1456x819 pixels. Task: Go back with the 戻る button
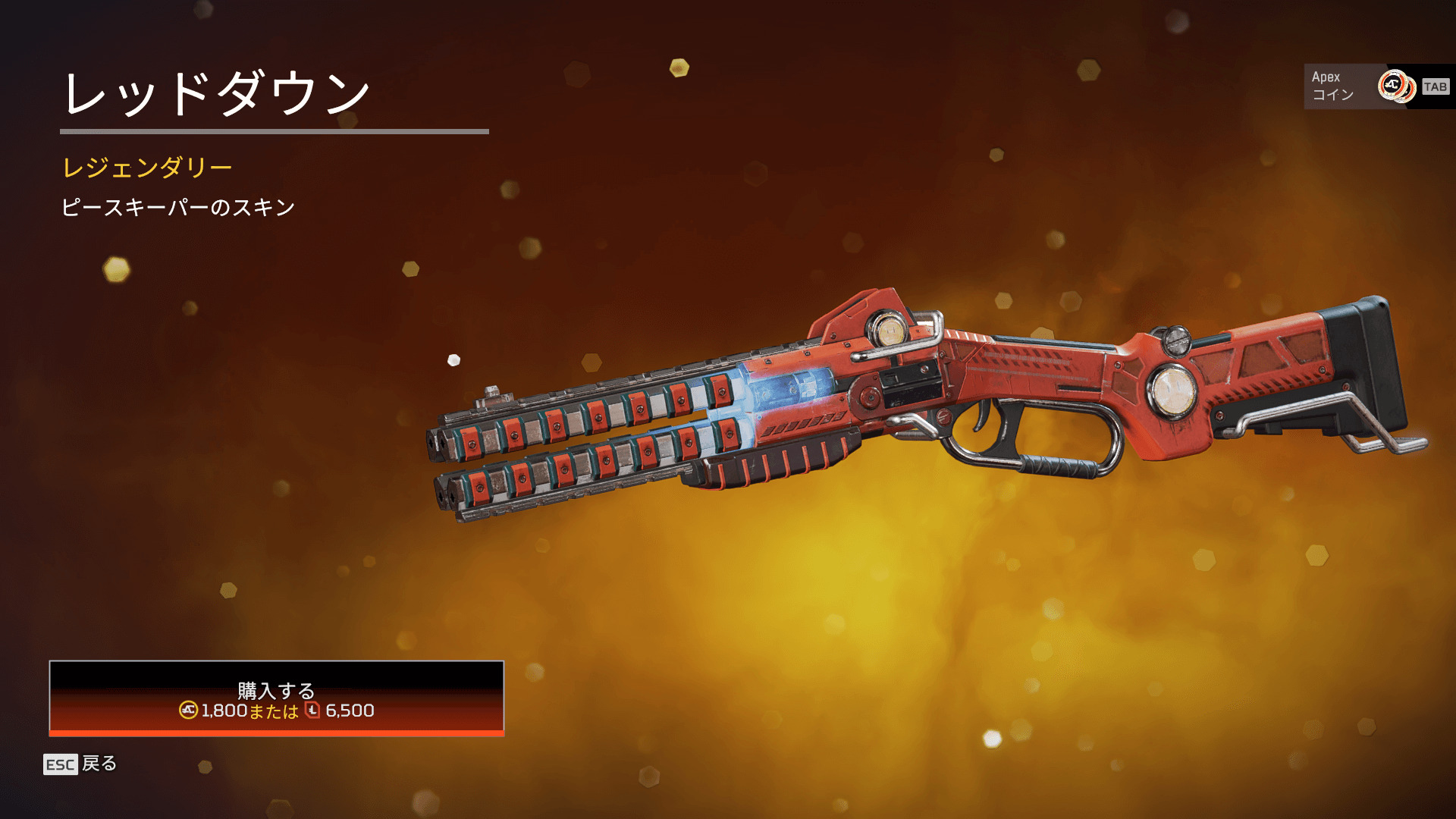80,764
